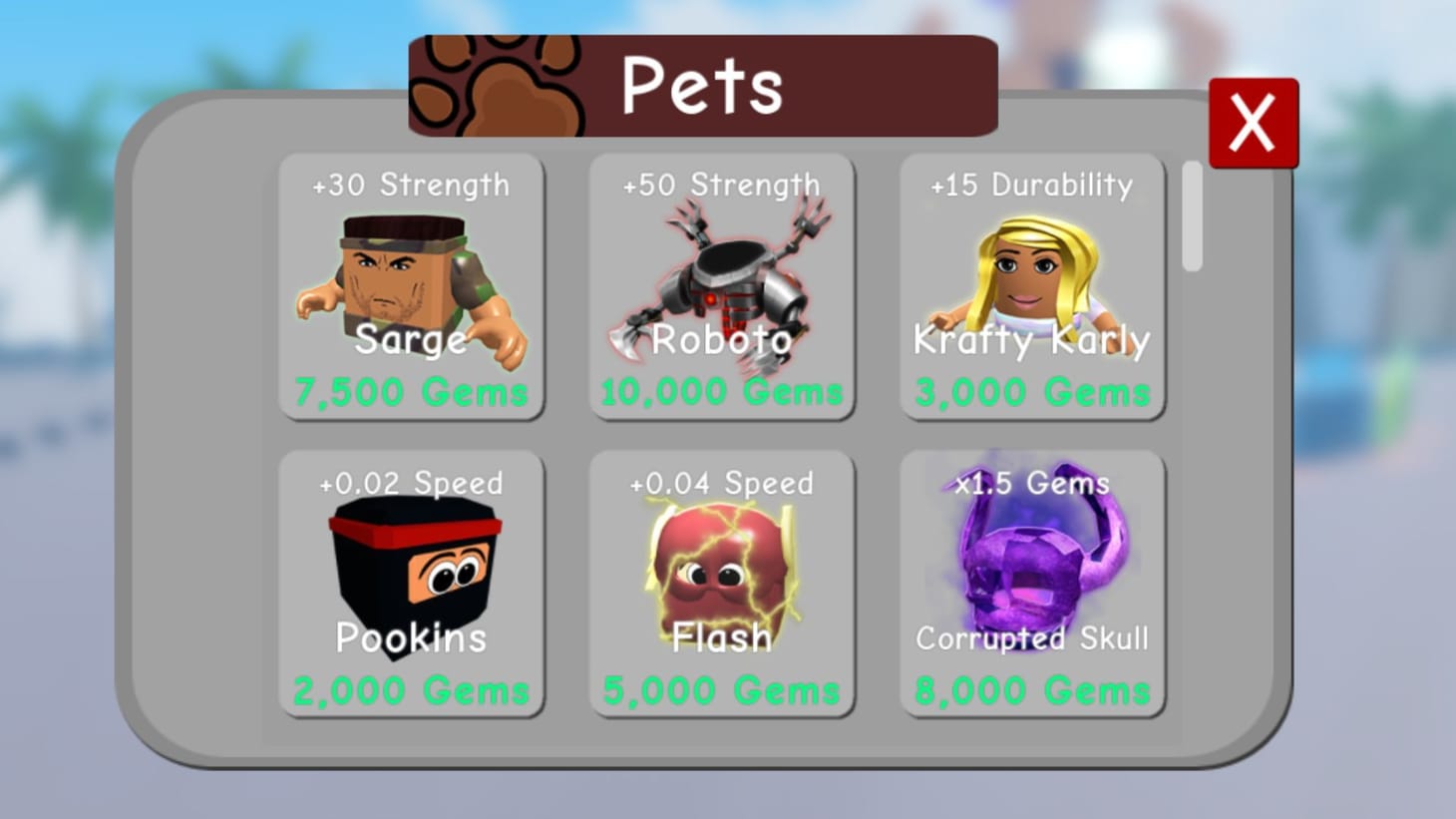Purchase Sarge for 7,500 Gems
The height and width of the screenshot is (819, 1456).
[409, 391]
